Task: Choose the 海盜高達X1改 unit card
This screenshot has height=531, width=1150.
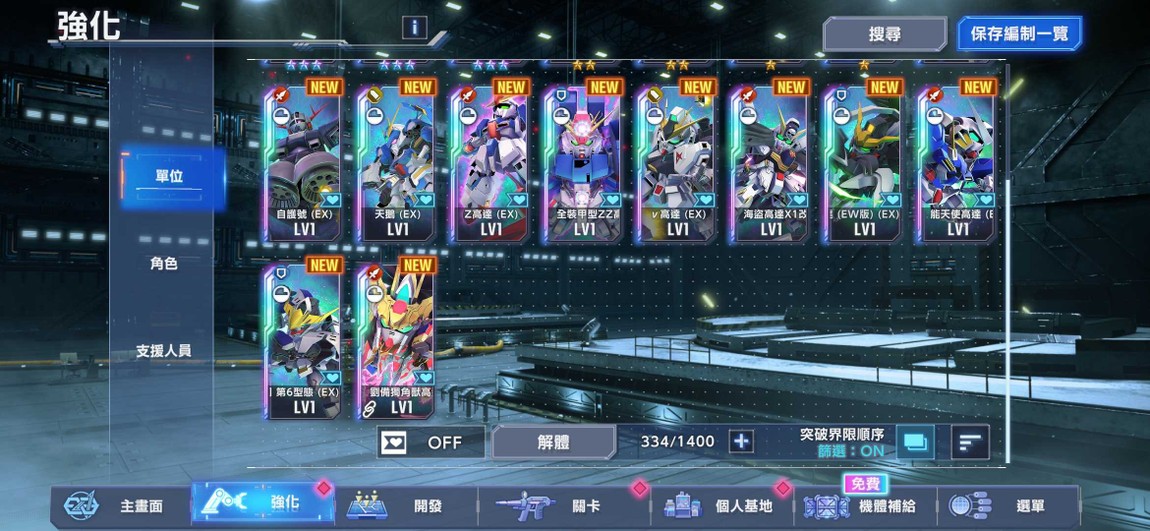Action: (770, 160)
